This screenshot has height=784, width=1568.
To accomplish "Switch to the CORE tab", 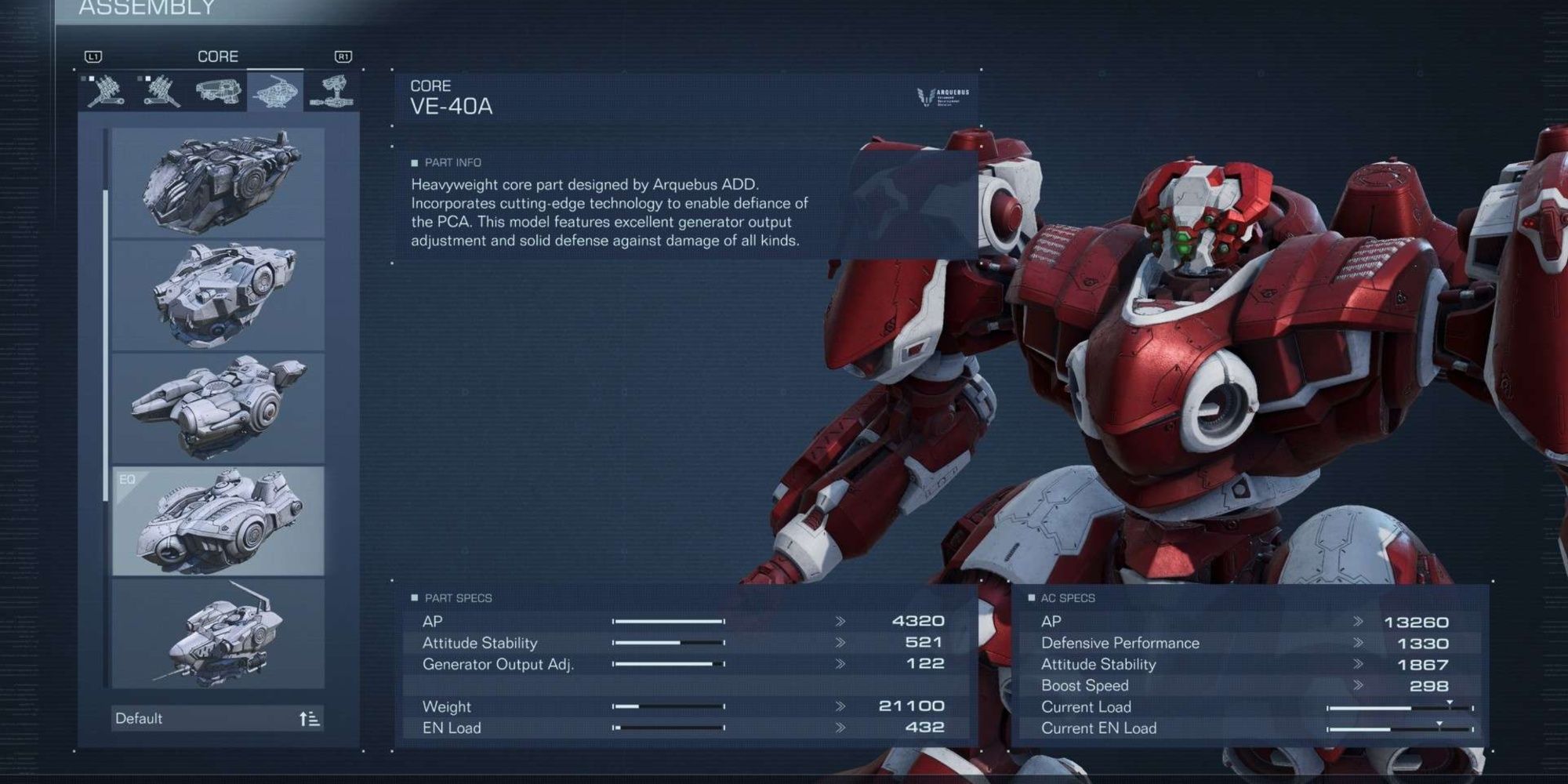I will tap(218, 55).
